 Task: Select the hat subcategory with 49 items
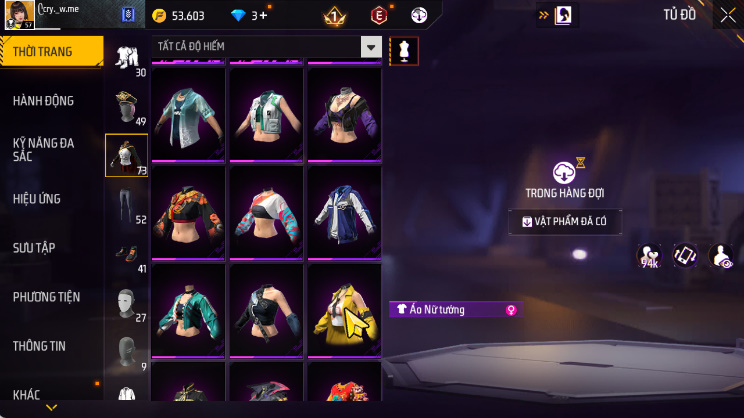click(126, 106)
